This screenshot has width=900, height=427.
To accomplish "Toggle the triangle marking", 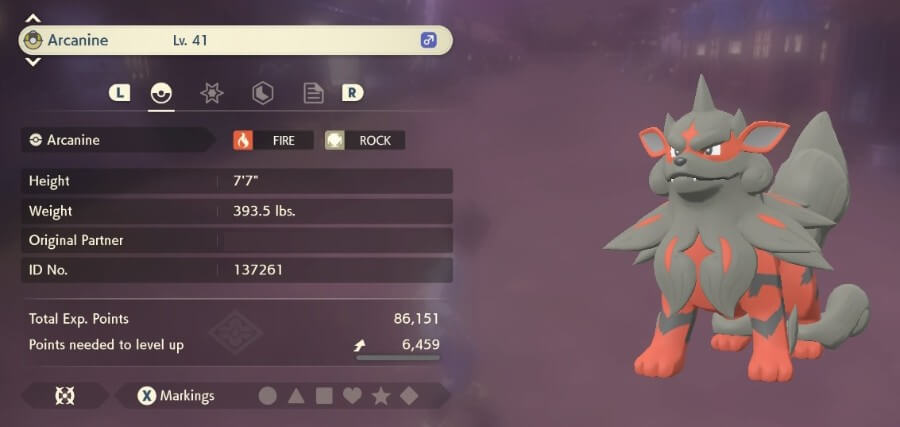I will (x=296, y=396).
